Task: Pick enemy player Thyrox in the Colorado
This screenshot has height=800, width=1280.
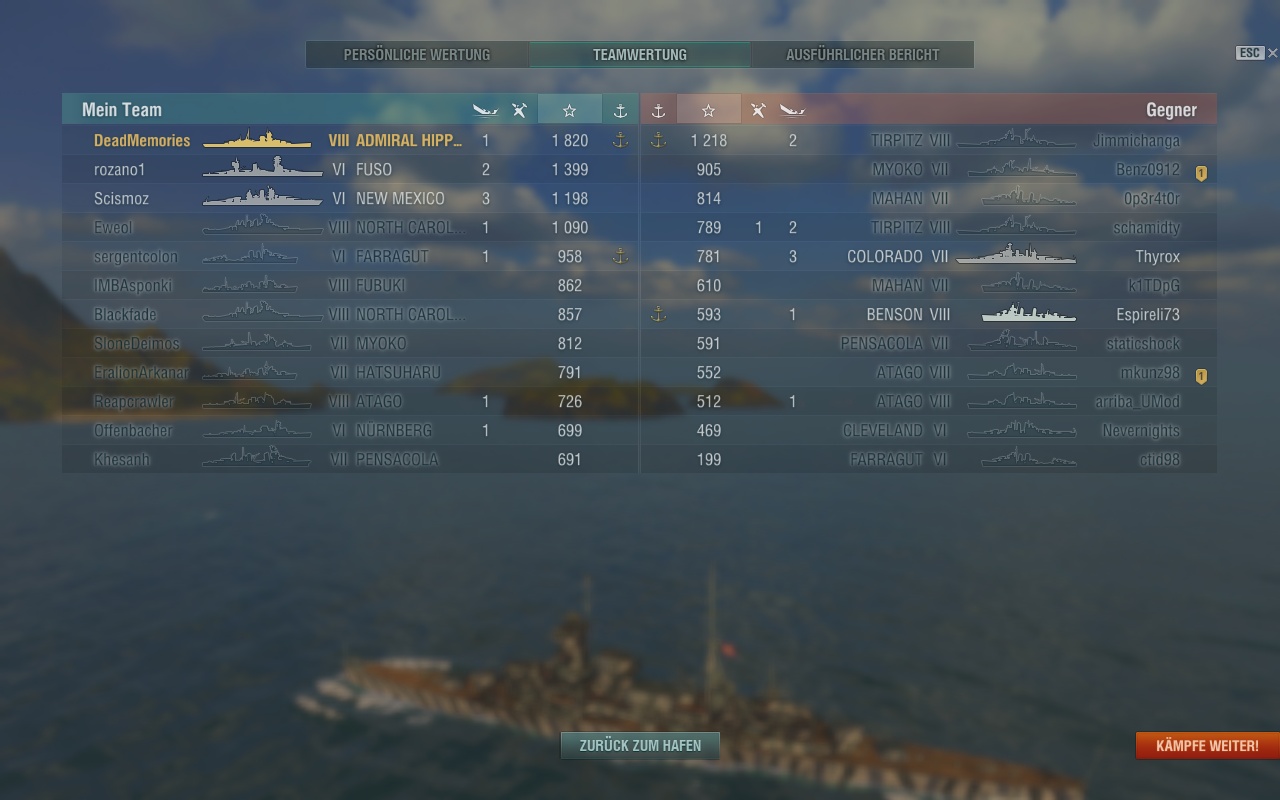Action: point(1157,257)
